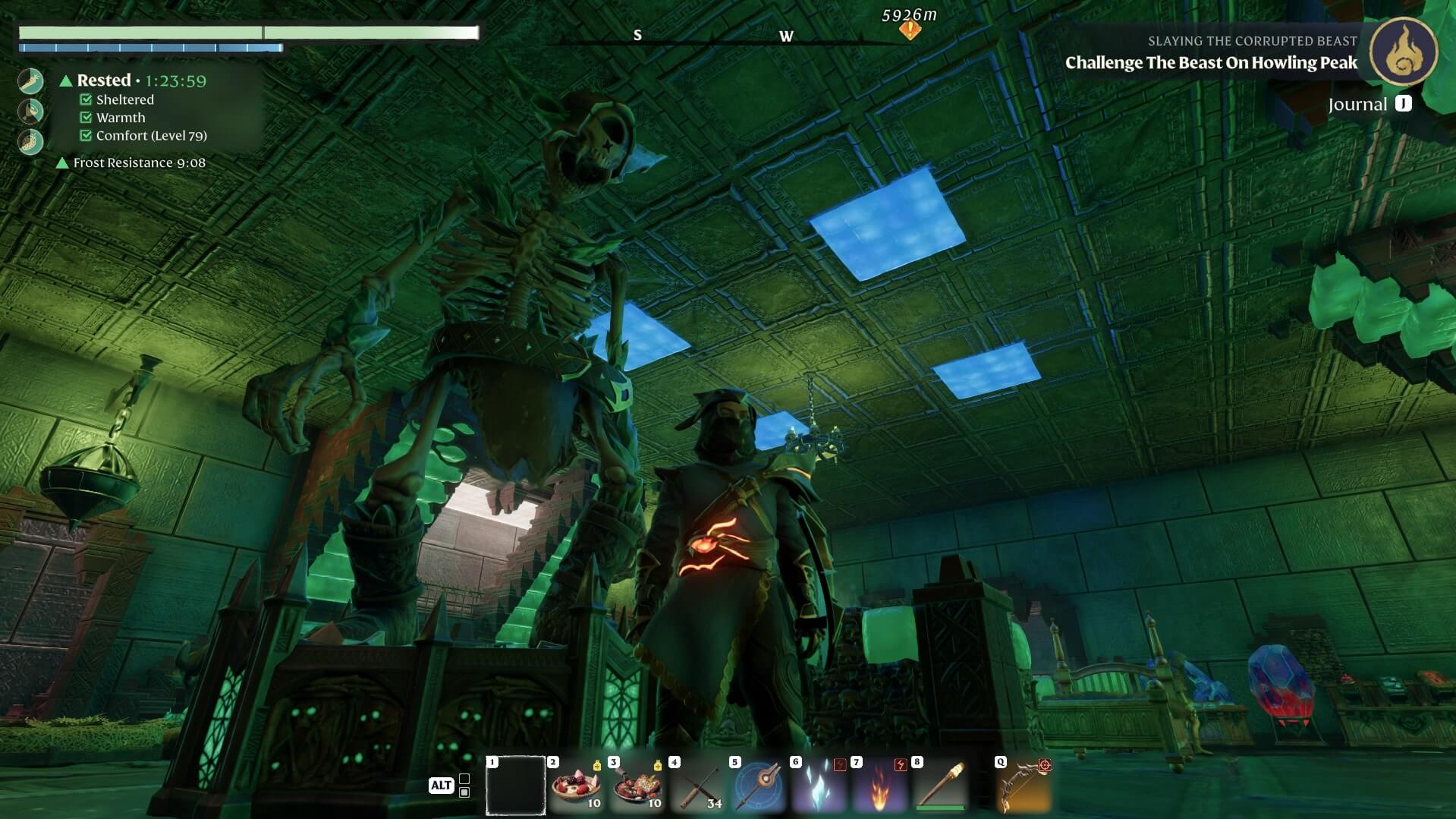Select the torch in slot 8
Image resolution: width=1456 pixels, height=819 pixels.
tap(940, 786)
